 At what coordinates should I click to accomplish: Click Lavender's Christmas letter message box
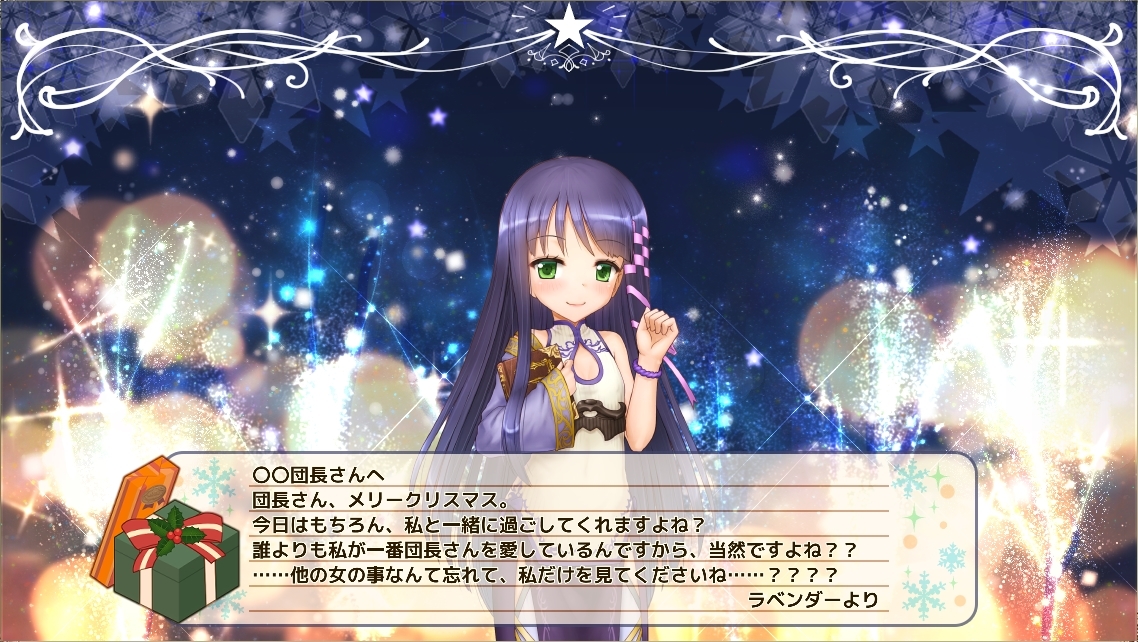[570, 538]
